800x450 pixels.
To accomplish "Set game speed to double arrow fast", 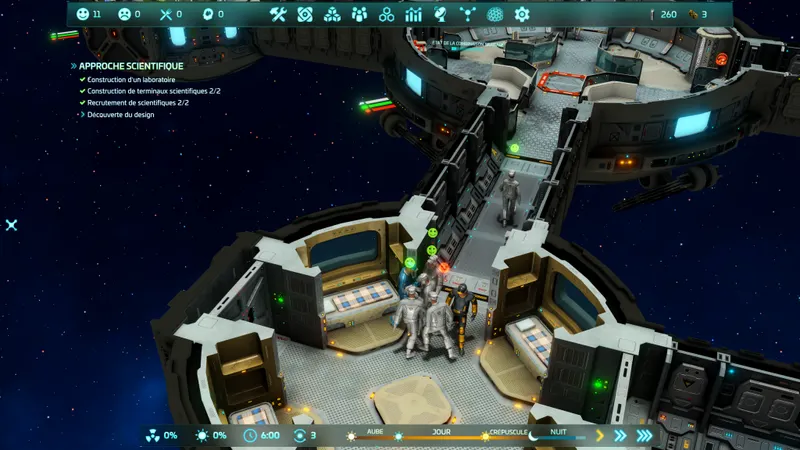I will tap(620, 435).
